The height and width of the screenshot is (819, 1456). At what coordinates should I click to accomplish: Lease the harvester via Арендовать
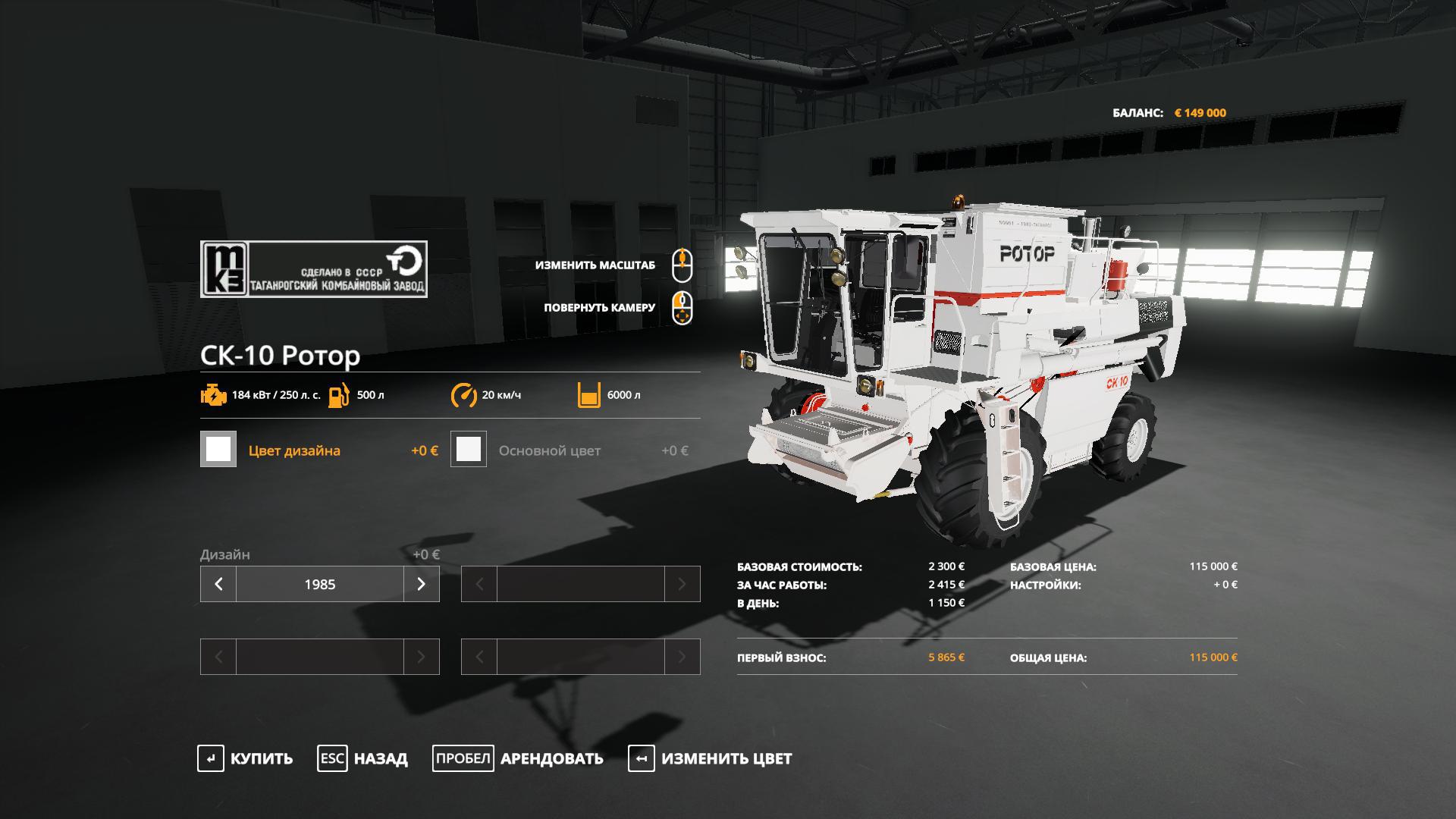point(518,758)
